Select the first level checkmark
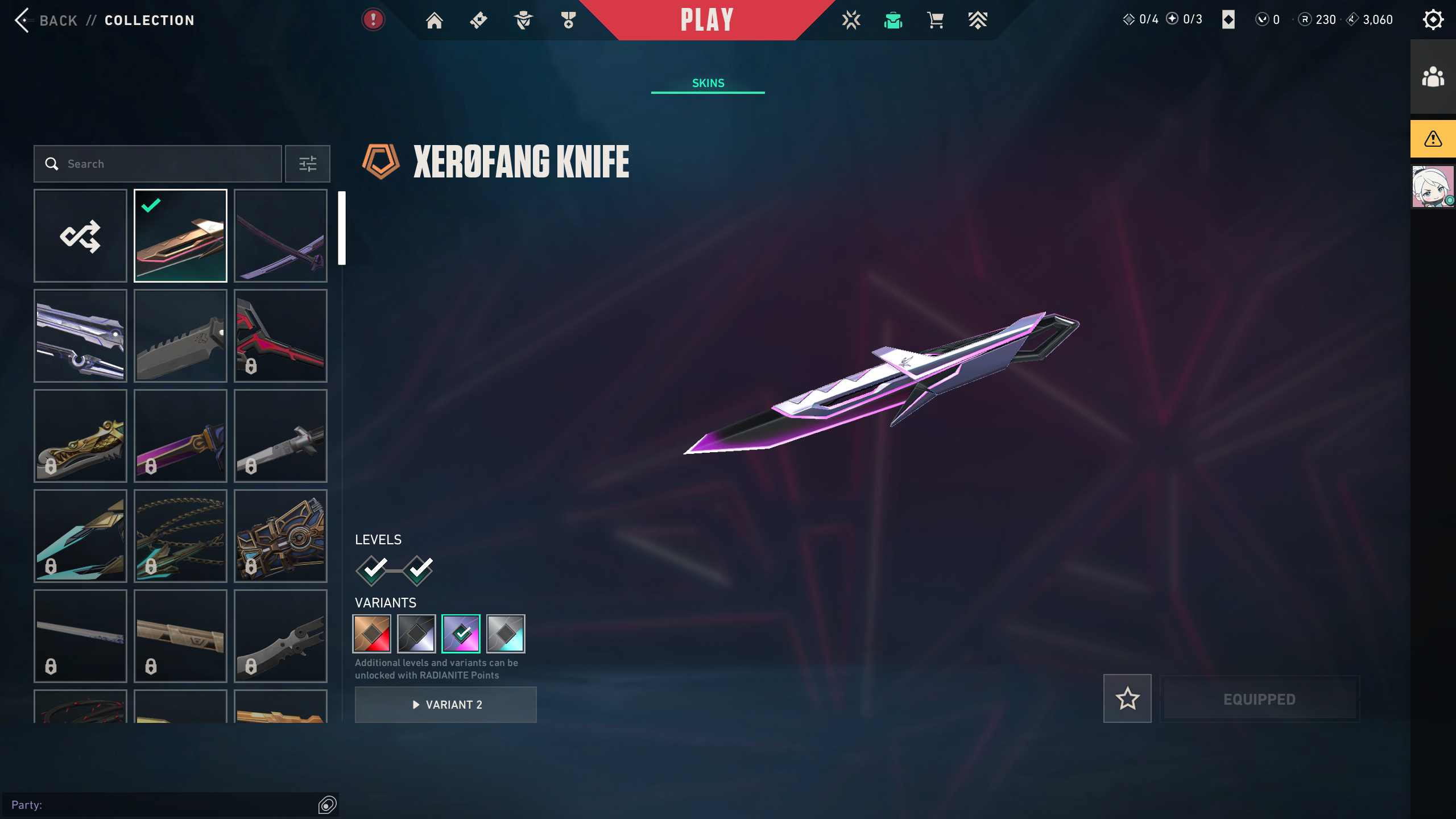This screenshot has height=819, width=1456. [373, 569]
